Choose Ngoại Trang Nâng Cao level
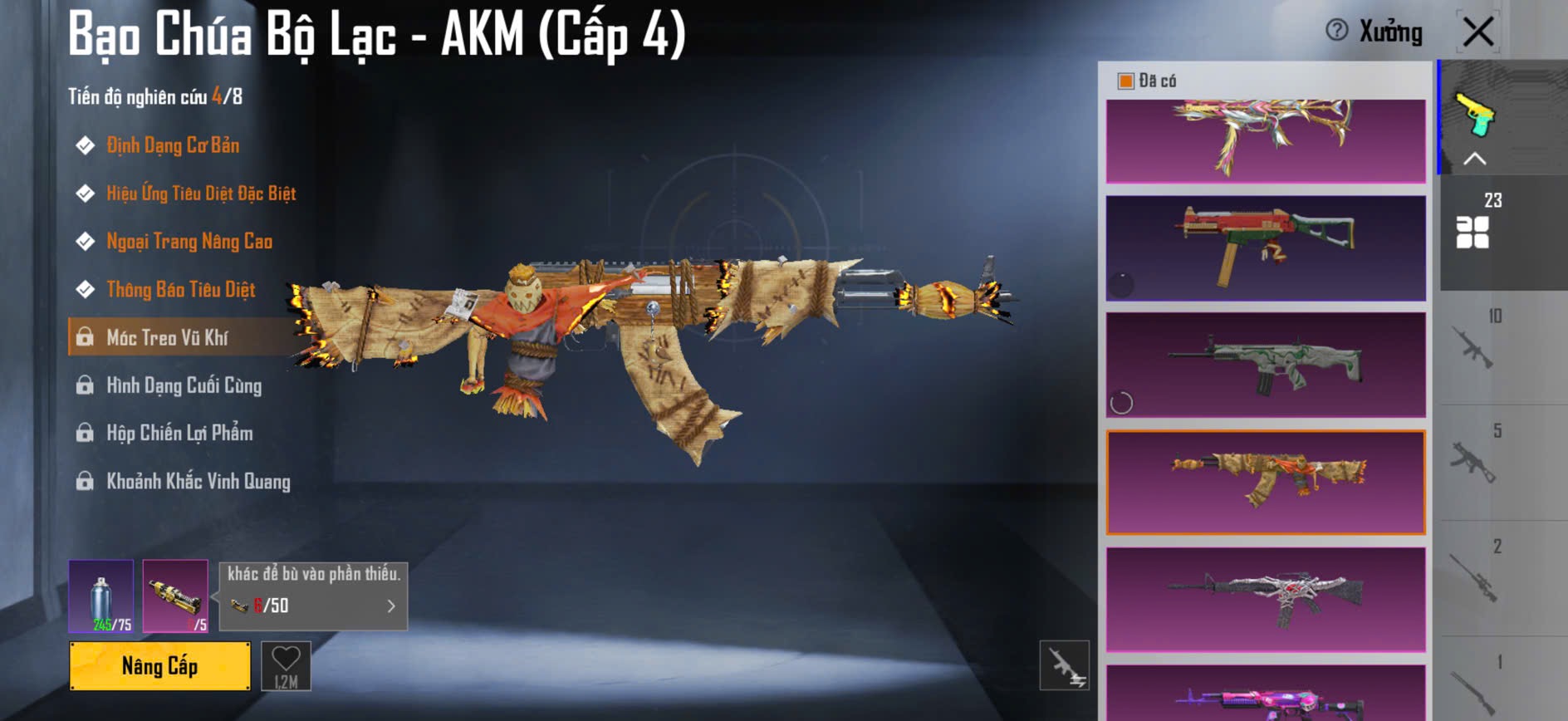The image size is (1568, 721). click(189, 242)
